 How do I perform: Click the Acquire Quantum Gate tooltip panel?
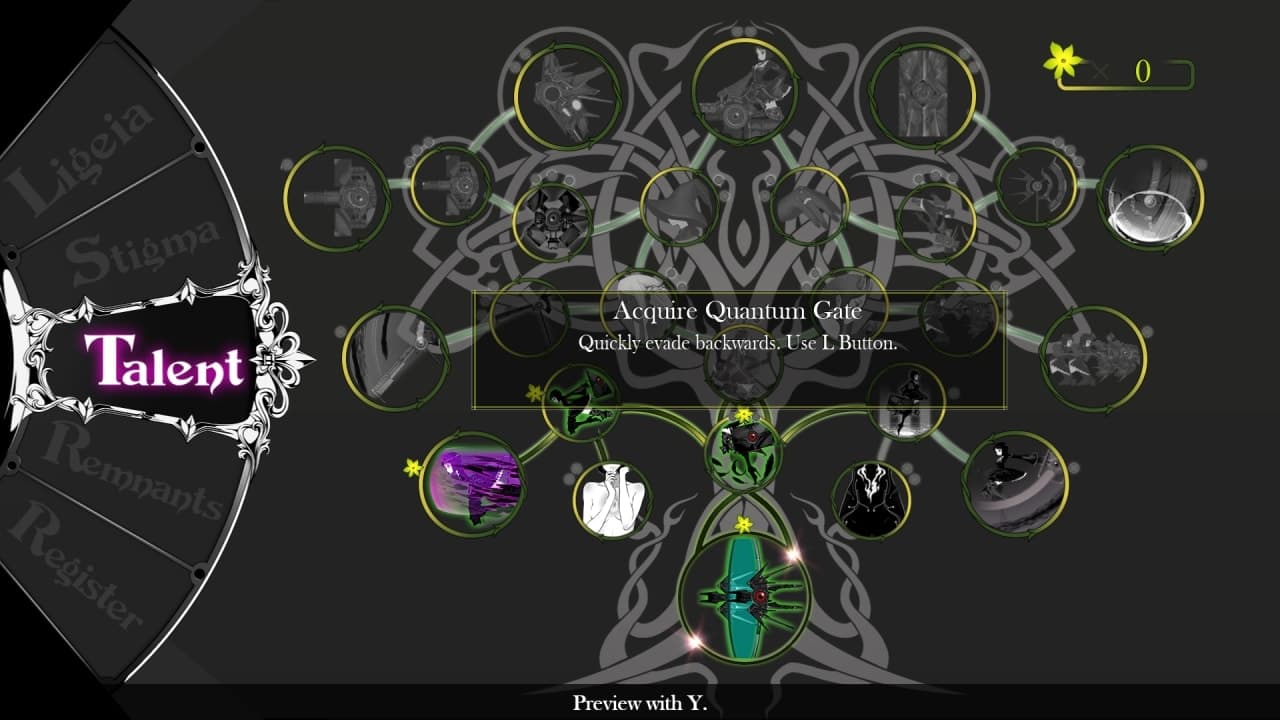(x=737, y=350)
